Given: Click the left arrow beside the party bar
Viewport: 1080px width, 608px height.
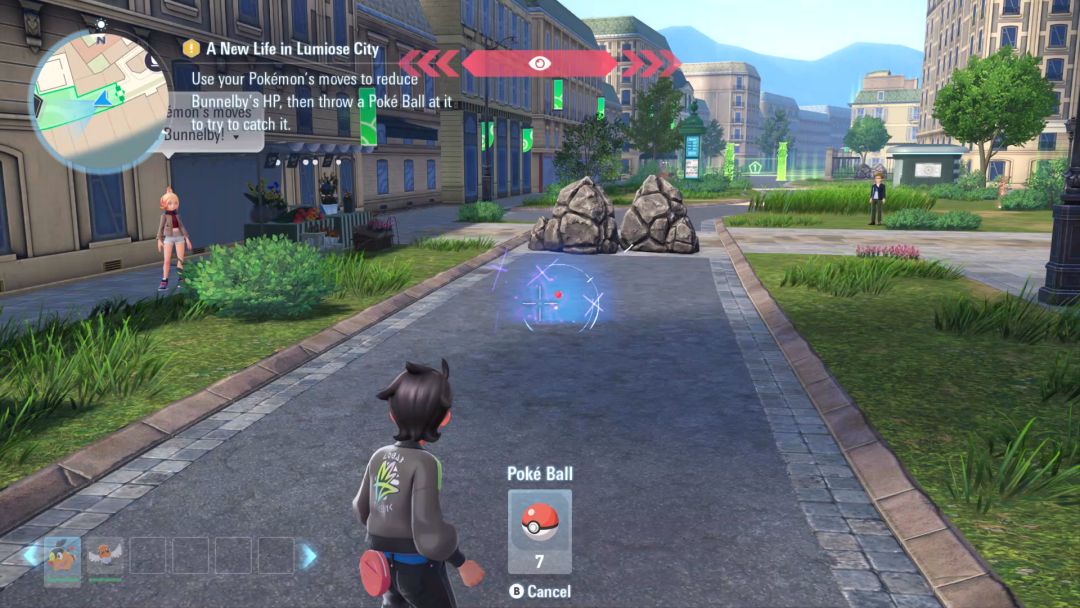Looking at the screenshot, I should (31, 555).
